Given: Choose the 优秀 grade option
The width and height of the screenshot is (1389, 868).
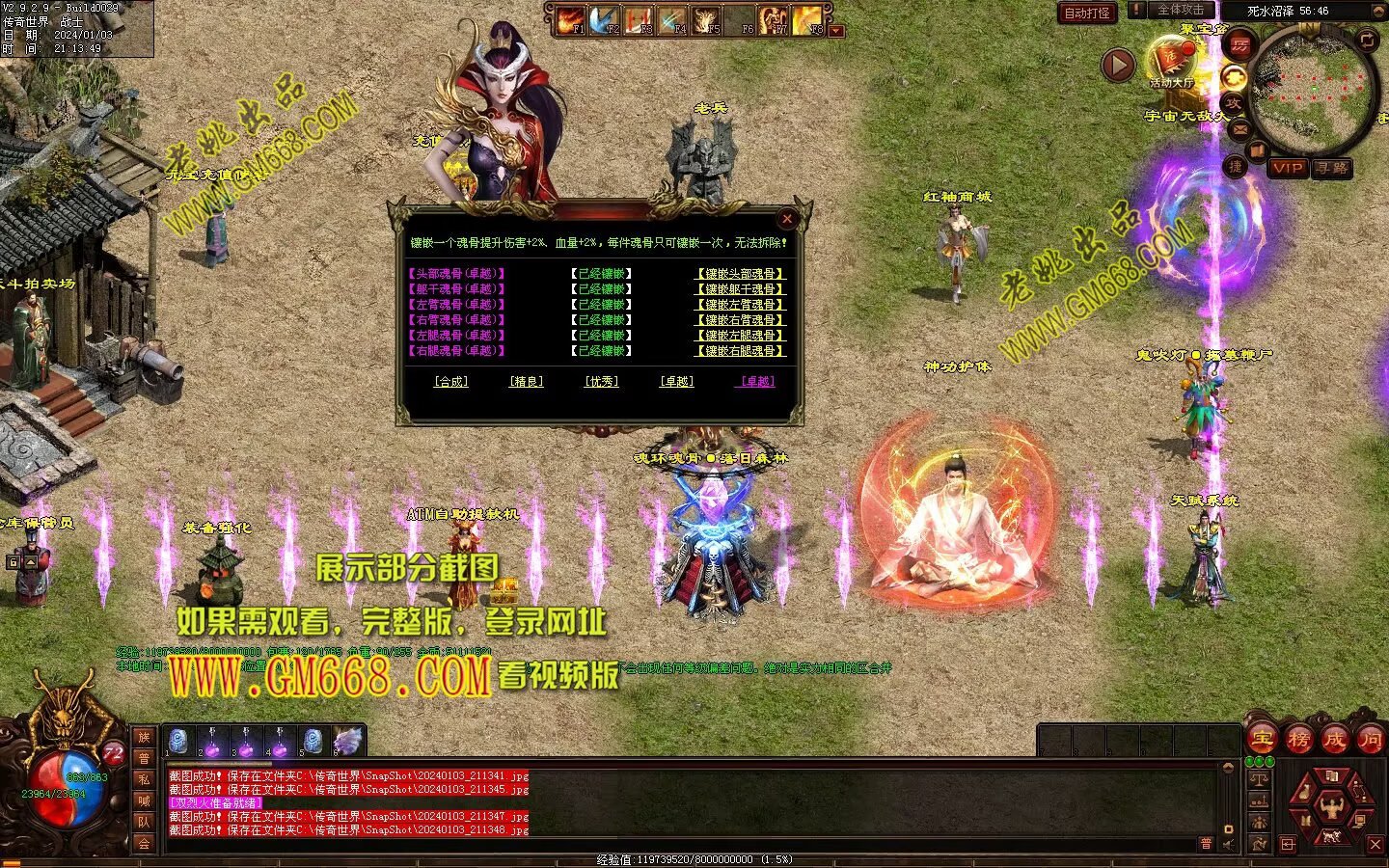Looking at the screenshot, I should coord(601,382).
